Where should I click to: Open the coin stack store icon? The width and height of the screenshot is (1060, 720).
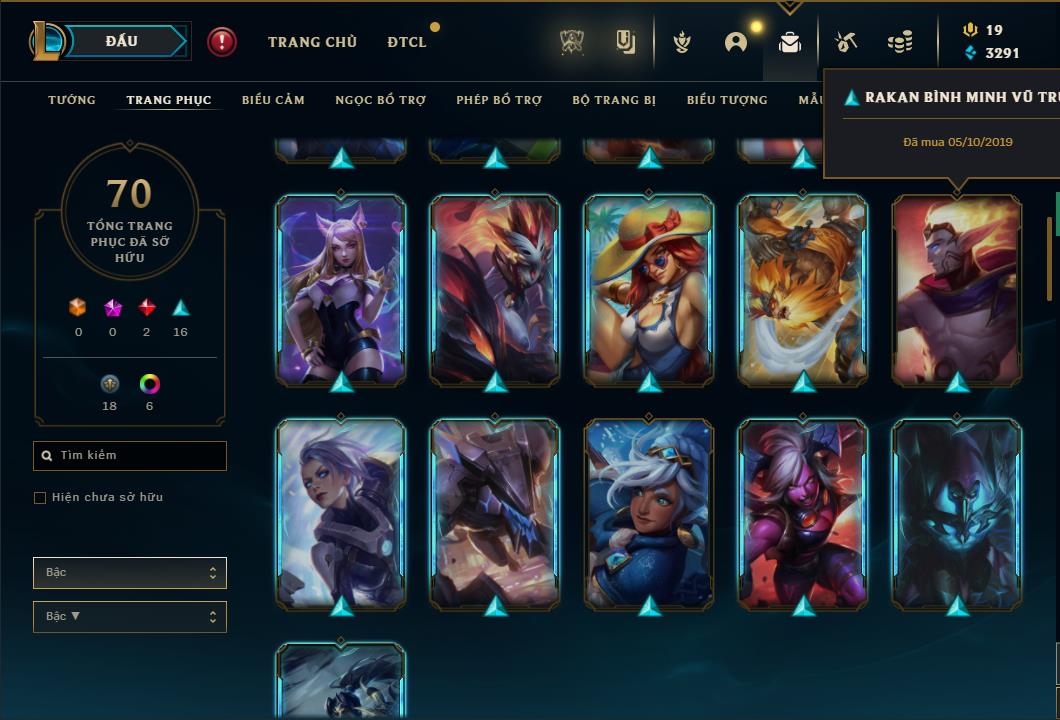[x=900, y=42]
